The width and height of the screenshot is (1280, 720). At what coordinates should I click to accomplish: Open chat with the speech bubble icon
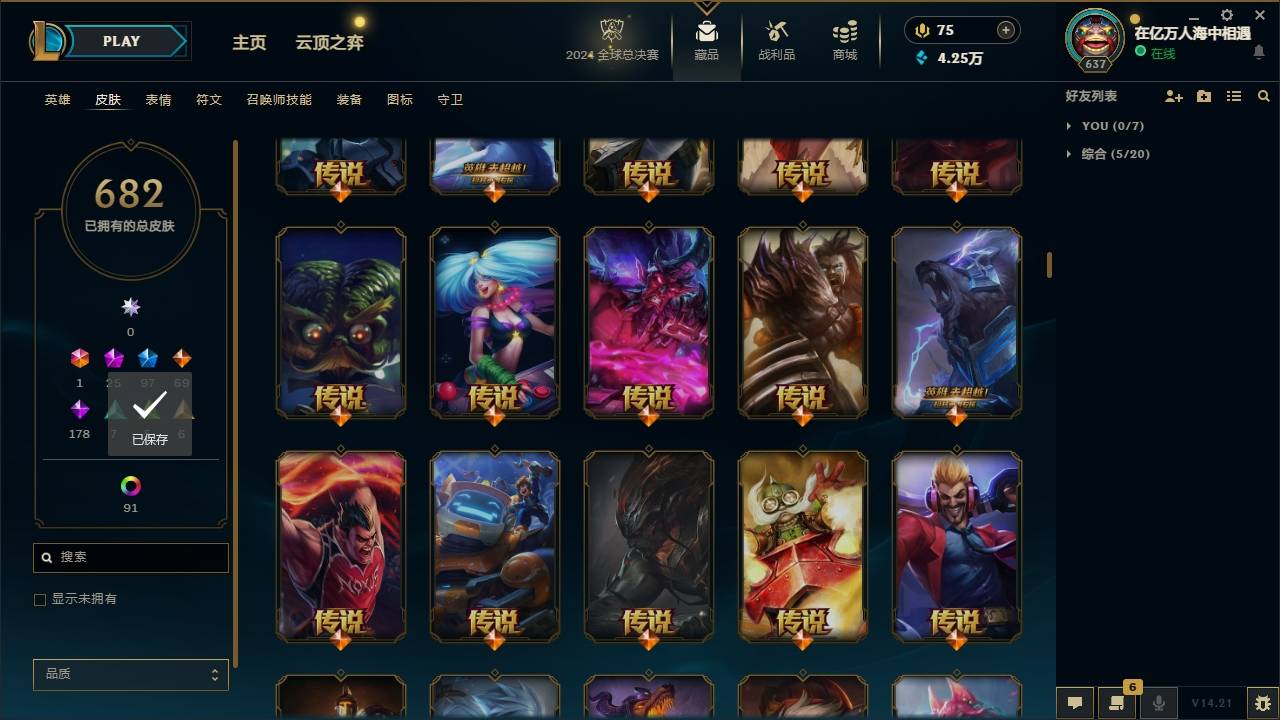[1073, 703]
